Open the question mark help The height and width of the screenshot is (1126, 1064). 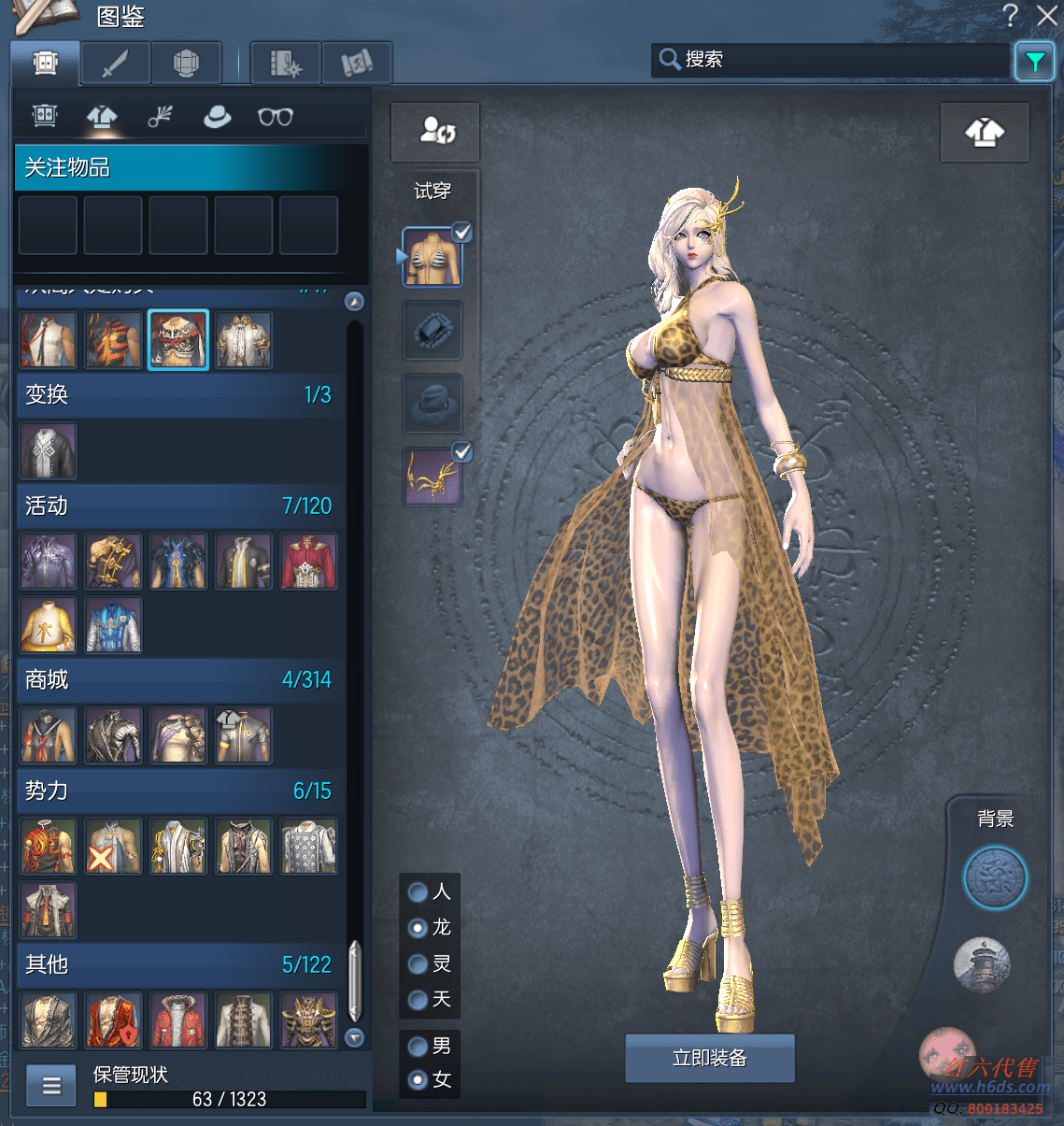click(x=1011, y=15)
